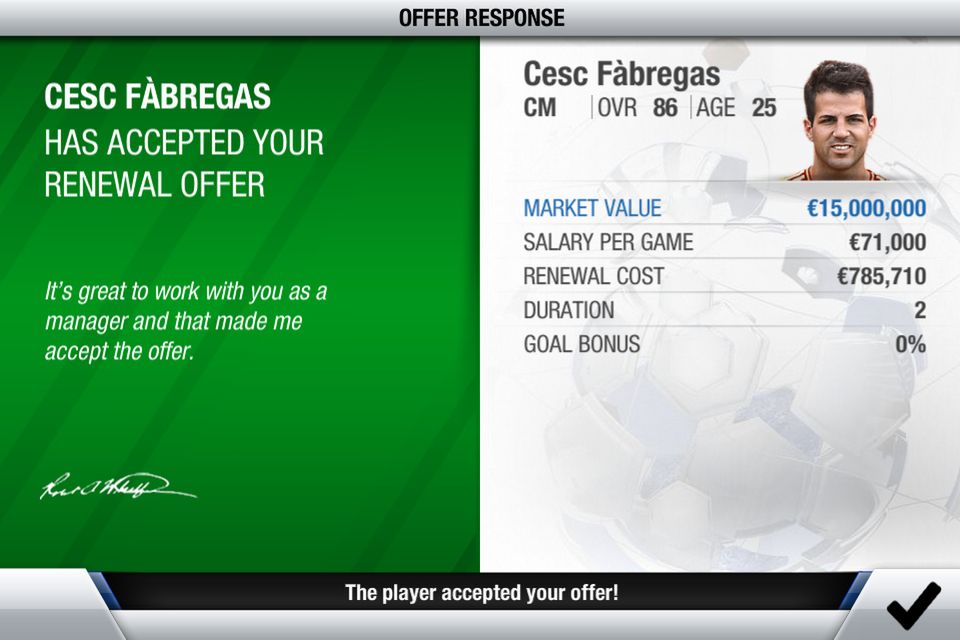Confirm with the checkmark button
960x640 pixels.
point(913,605)
